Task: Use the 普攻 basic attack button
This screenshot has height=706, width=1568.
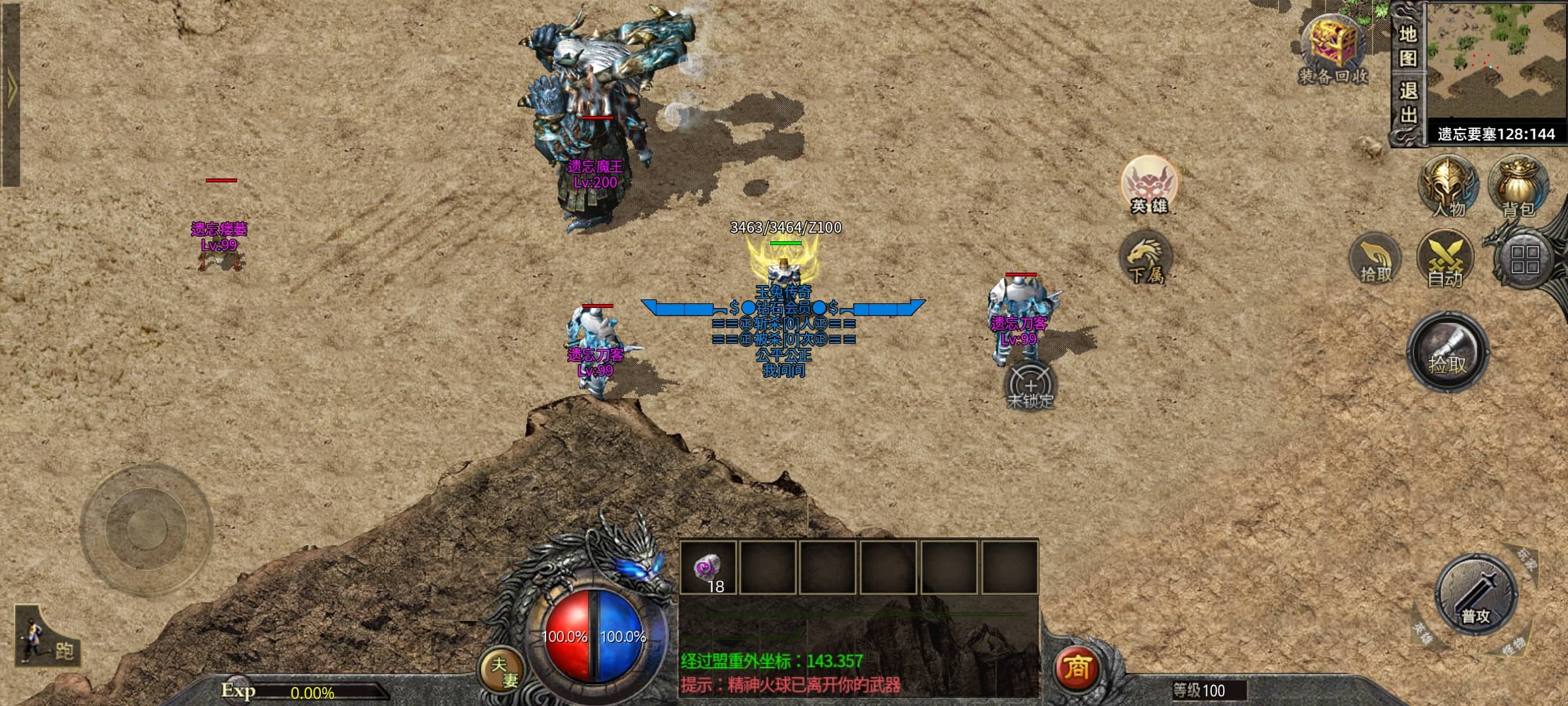Action: pos(1475,595)
